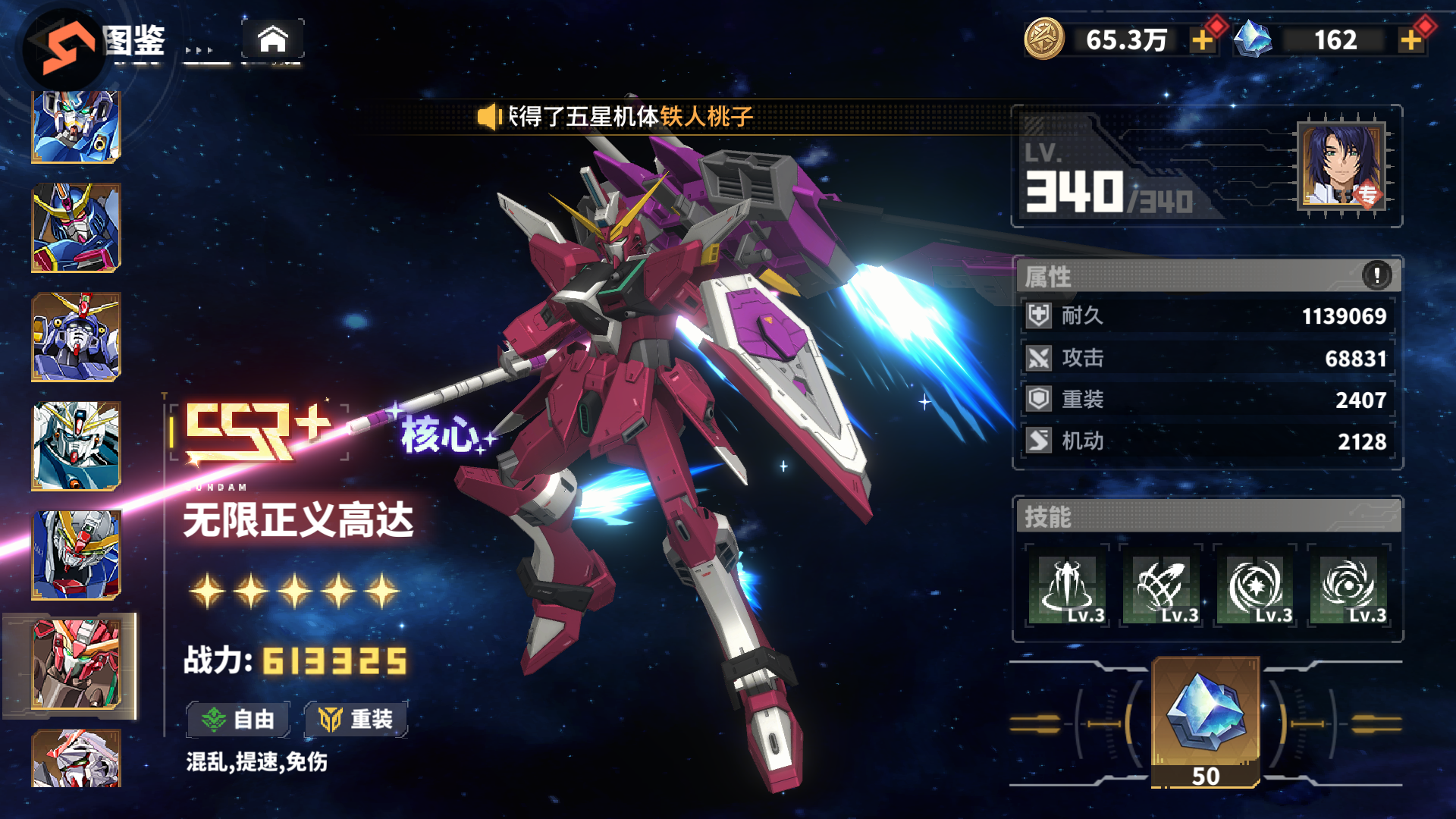Add more gold coins
This screenshot has height=819, width=1456.
click(1202, 40)
